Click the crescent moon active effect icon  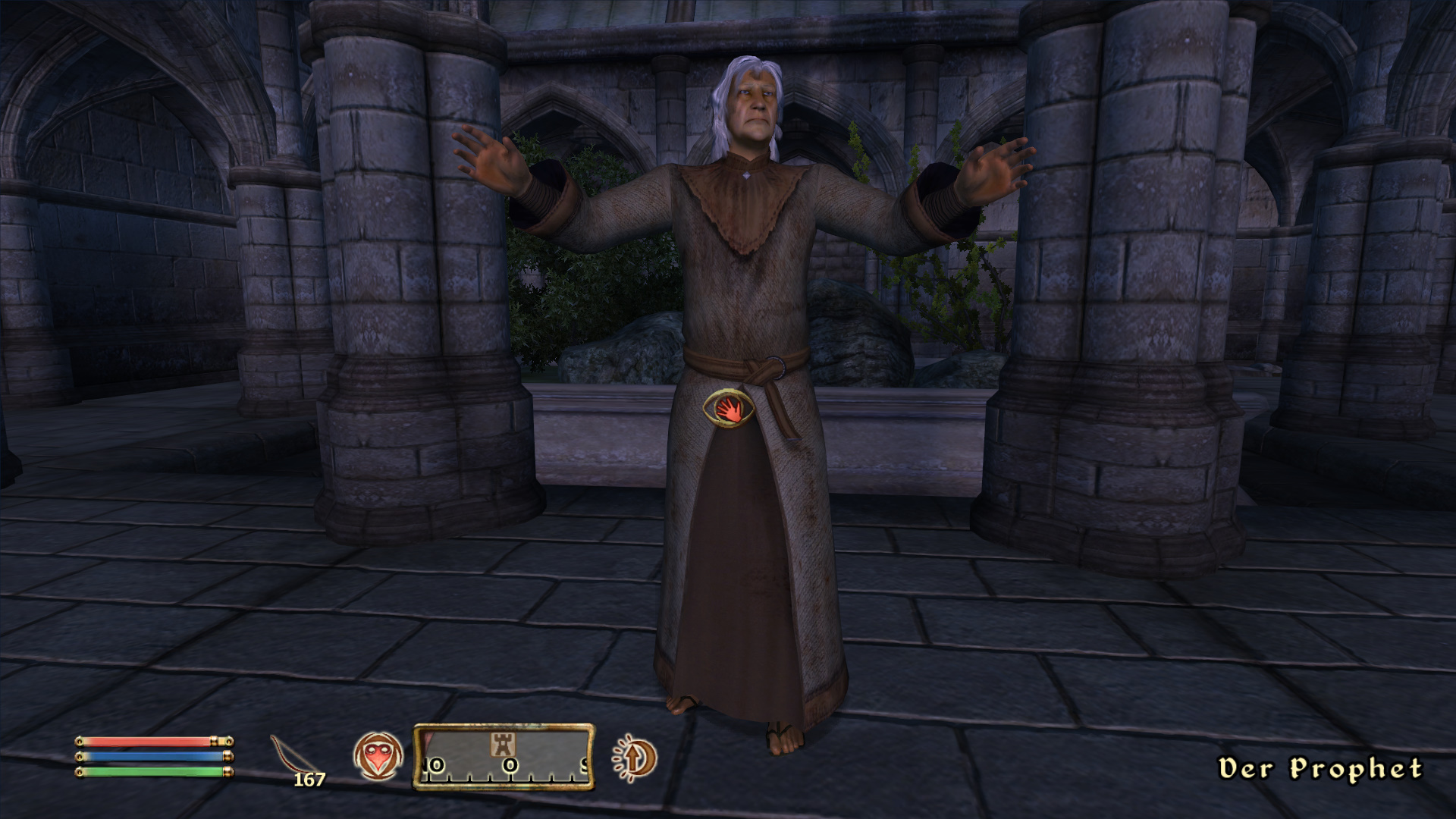click(x=635, y=758)
